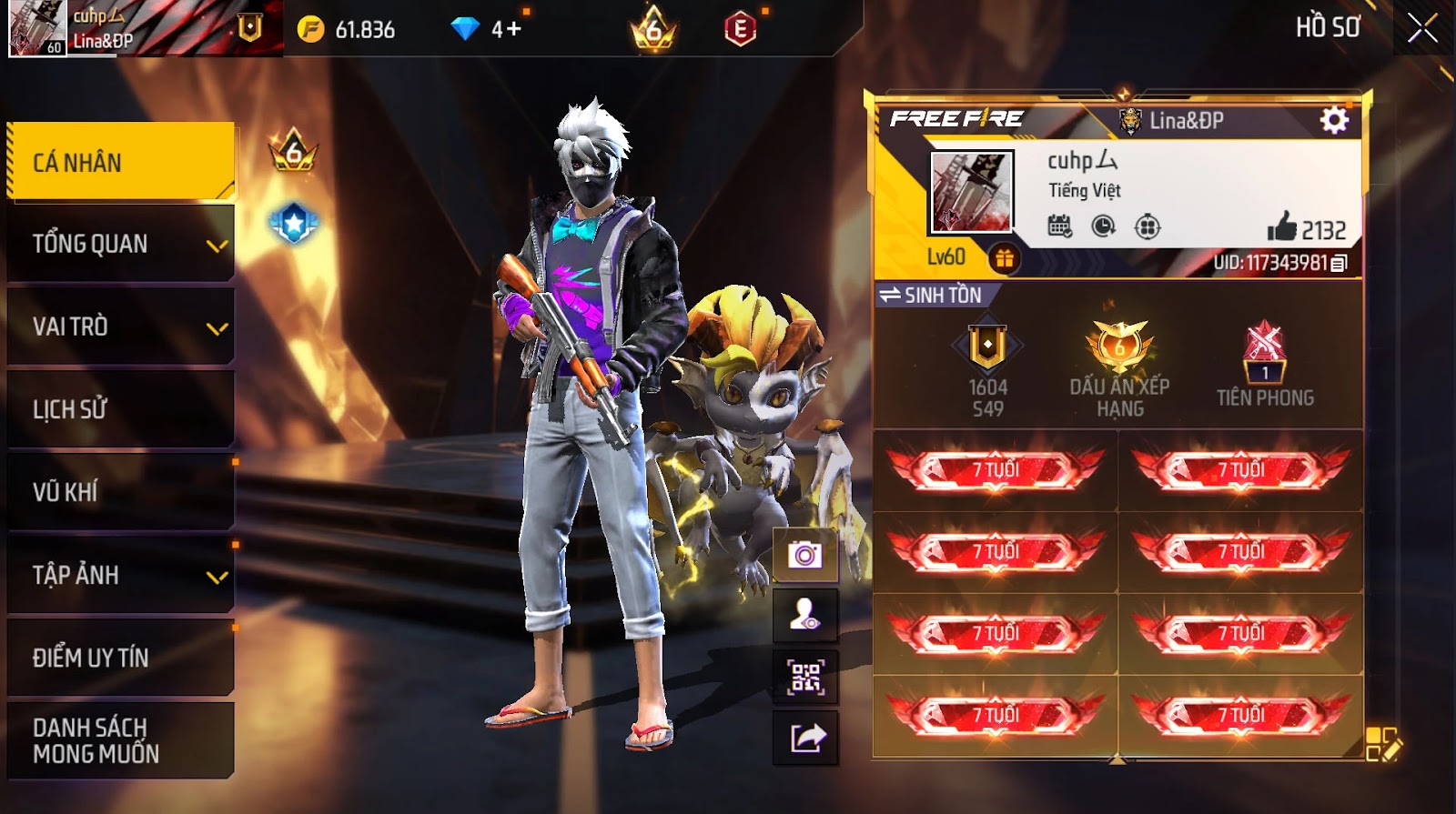Open the Vai Trò menu
Viewport: 1456px width, 814px height.
click(x=120, y=327)
